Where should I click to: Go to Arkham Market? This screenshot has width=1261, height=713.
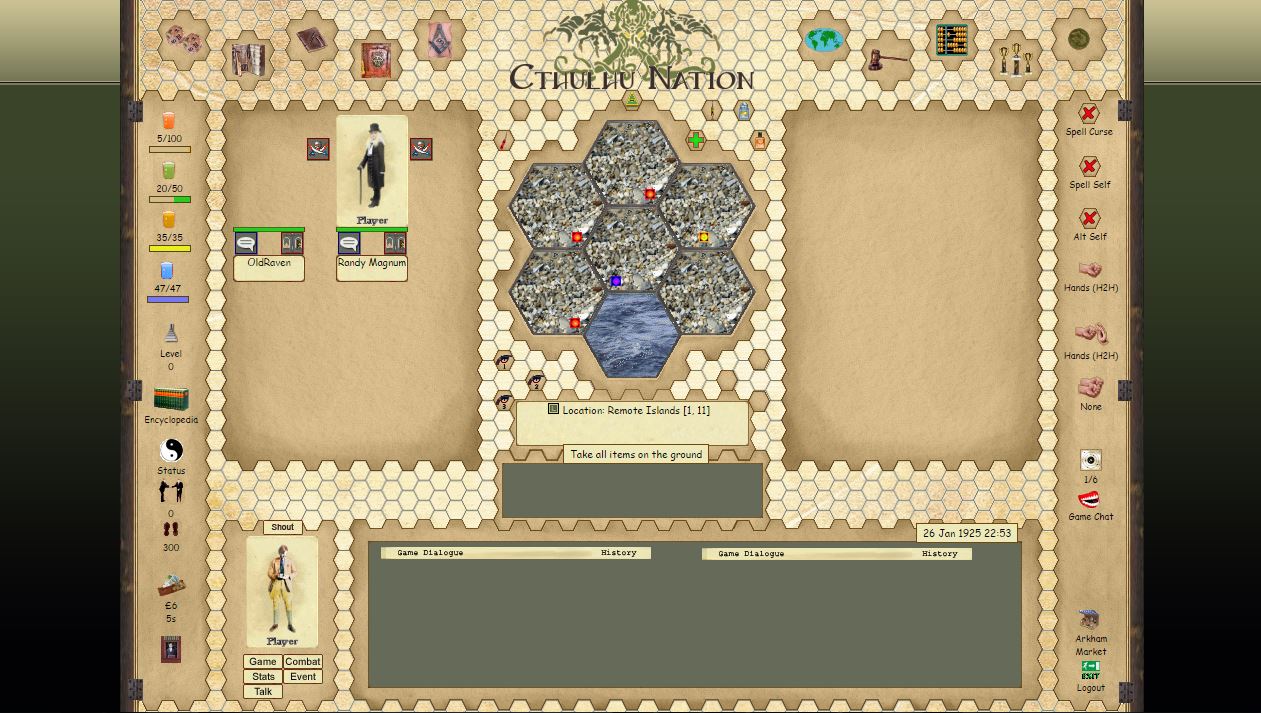[x=1090, y=620]
